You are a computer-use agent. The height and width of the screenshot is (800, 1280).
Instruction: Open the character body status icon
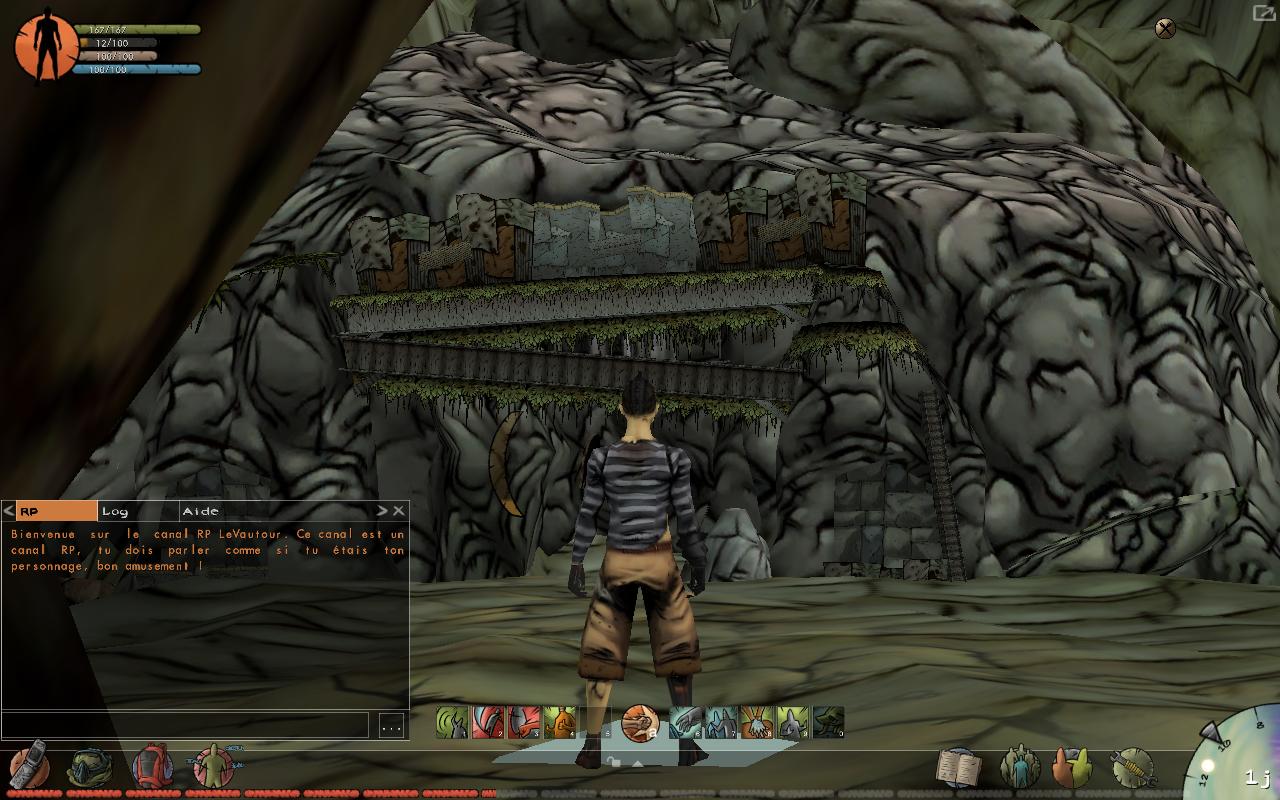214,766
